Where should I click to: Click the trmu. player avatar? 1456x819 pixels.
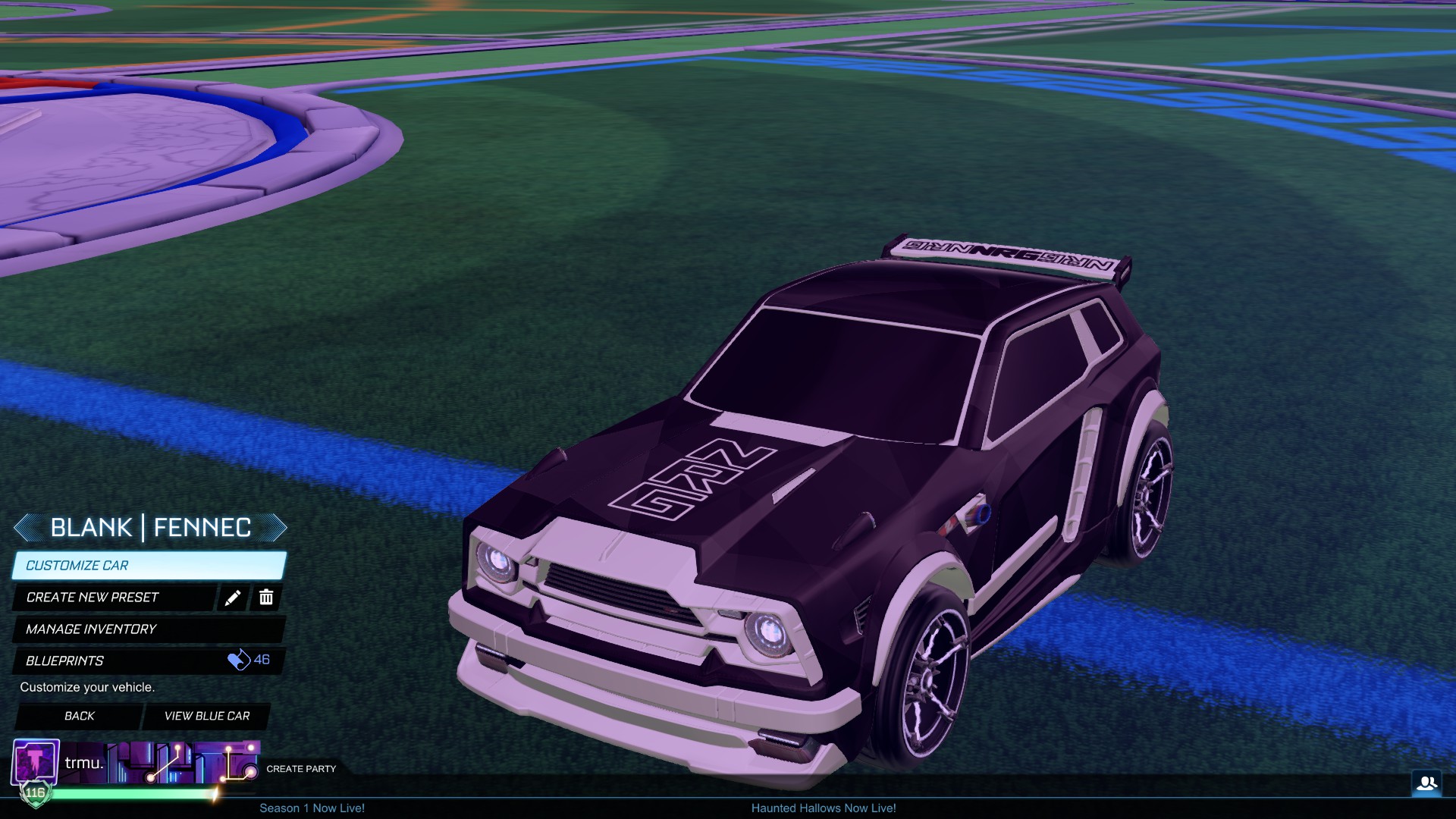[35, 761]
